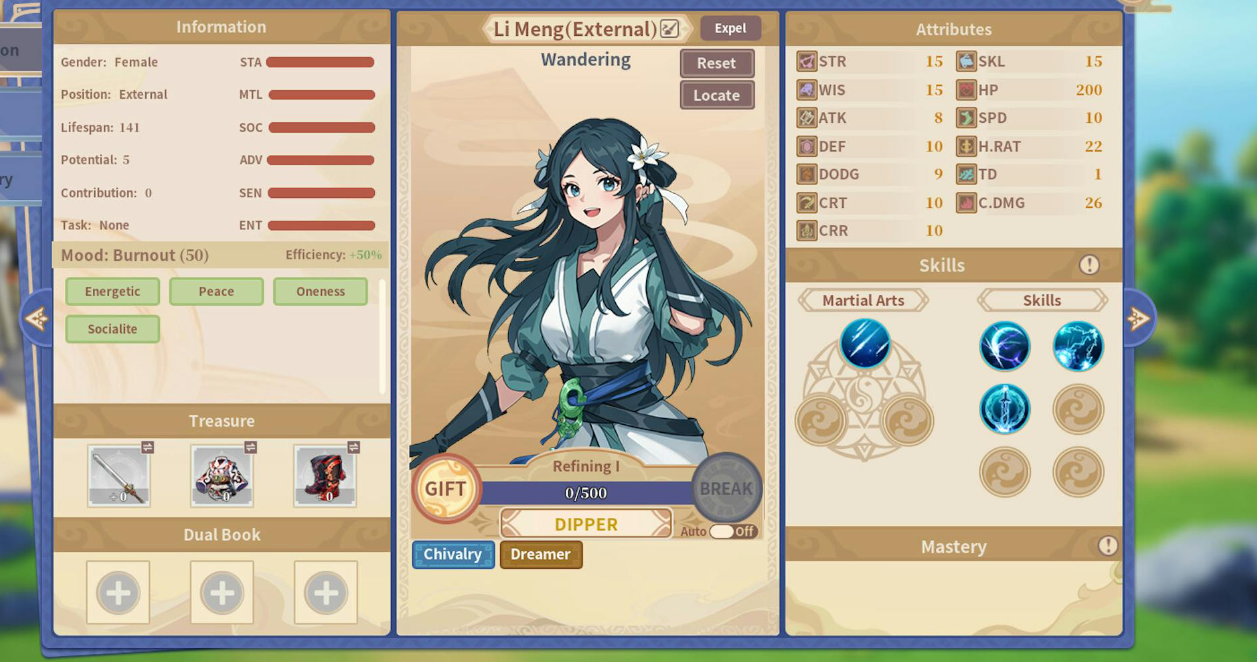Screen dimensions: 1257x662
Task: Open the Gift button
Action: click(446, 488)
